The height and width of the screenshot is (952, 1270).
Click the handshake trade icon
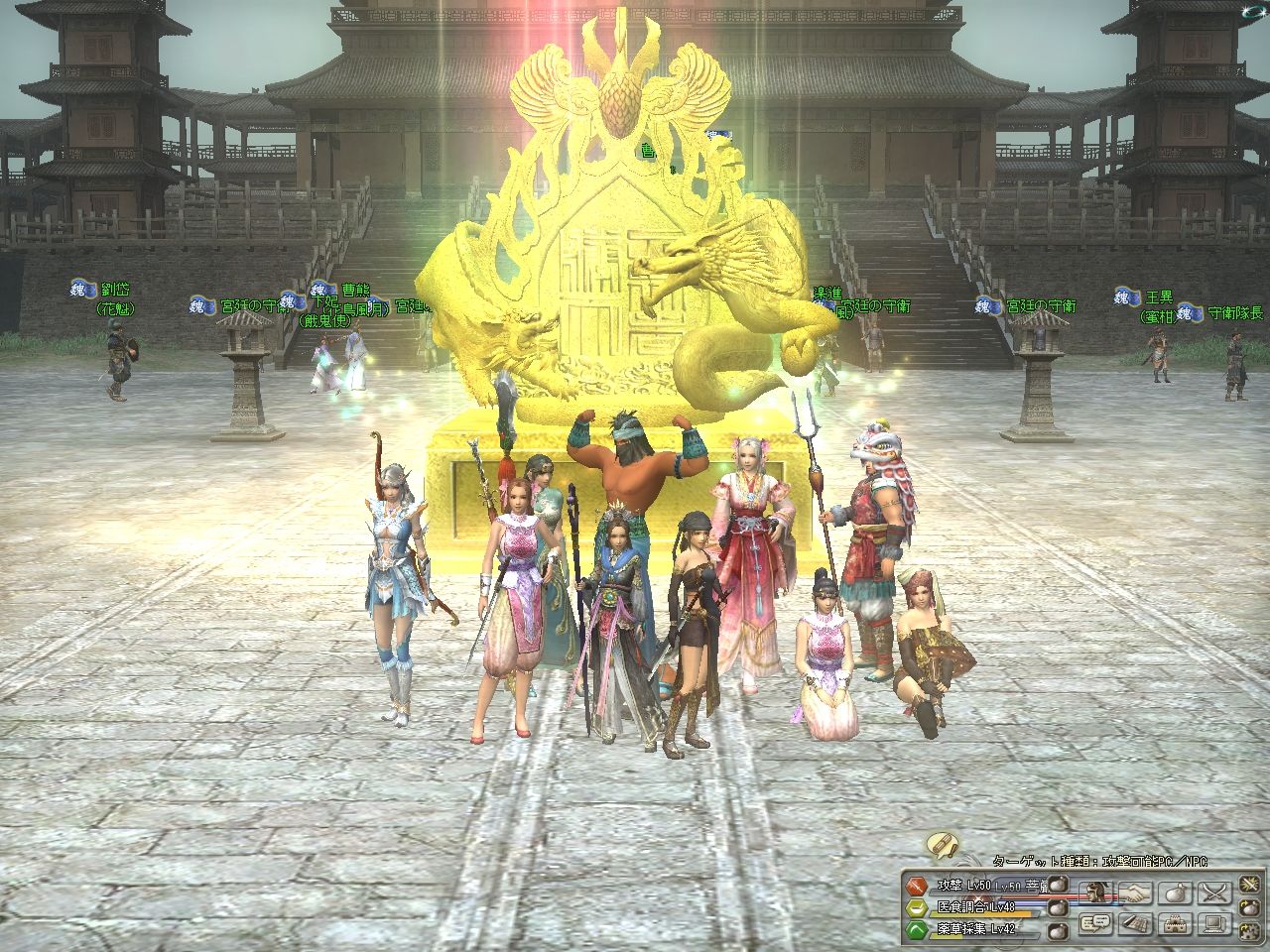(1136, 892)
